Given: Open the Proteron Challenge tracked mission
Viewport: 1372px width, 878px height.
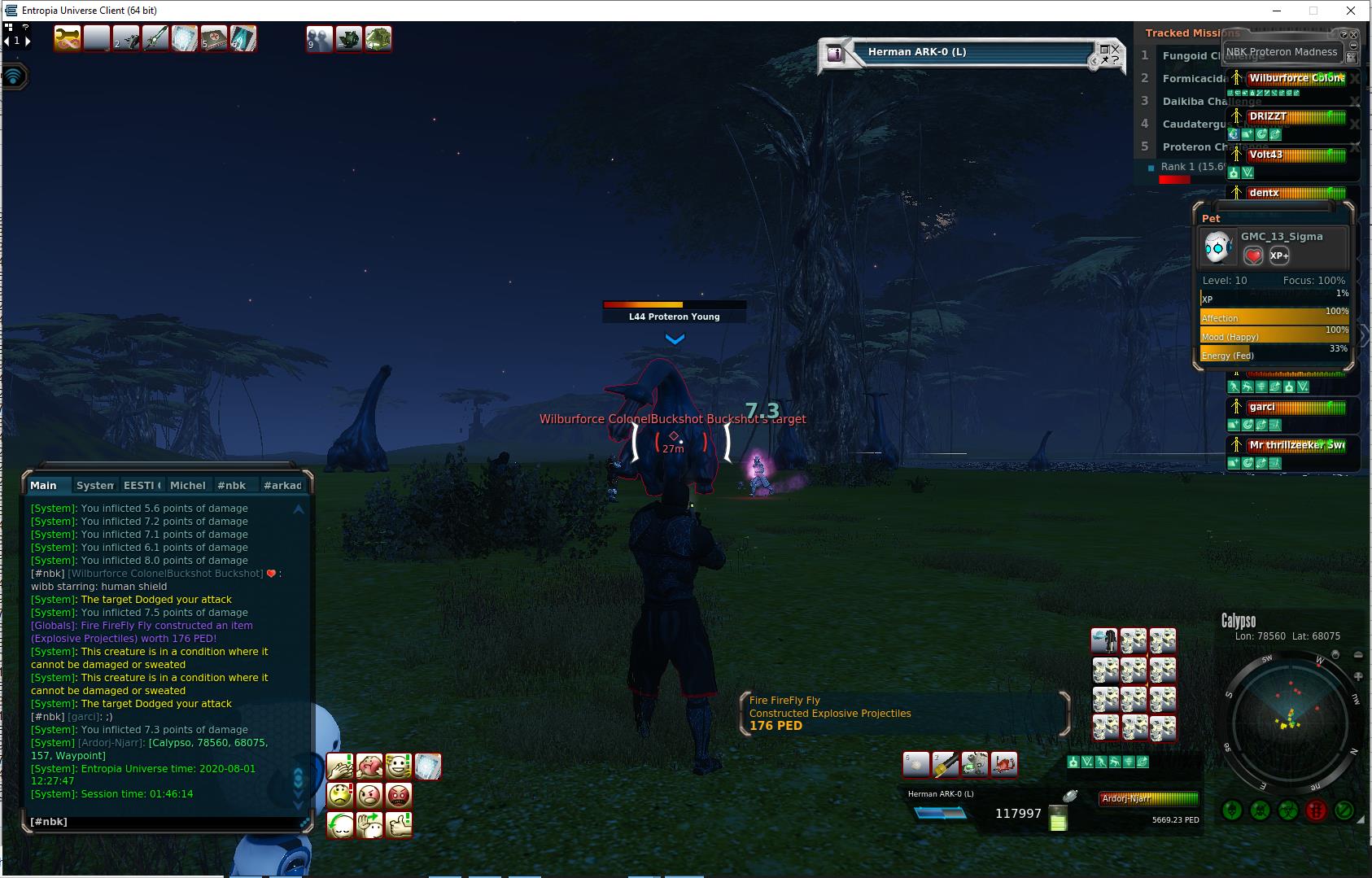Looking at the screenshot, I should [1192, 146].
